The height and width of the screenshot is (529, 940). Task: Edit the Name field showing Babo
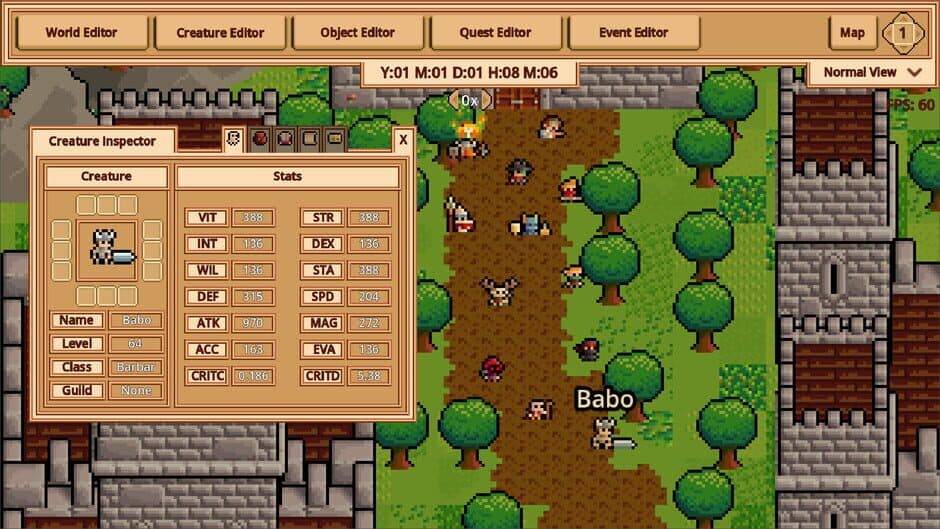(136, 321)
